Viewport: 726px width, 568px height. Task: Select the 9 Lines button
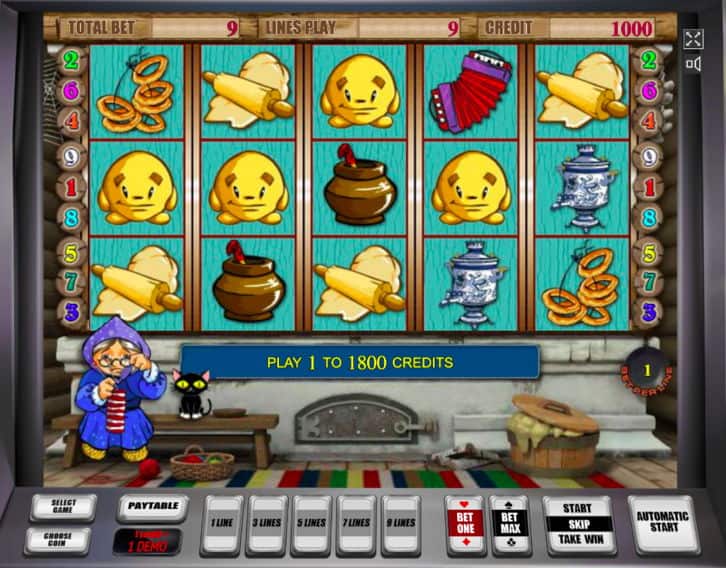[401, 523]
